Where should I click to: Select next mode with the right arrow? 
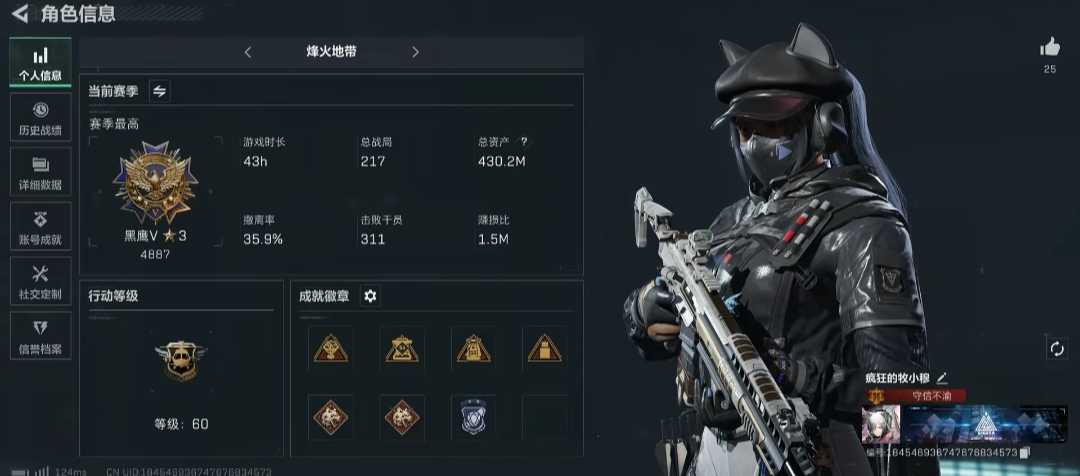point(415,52)
